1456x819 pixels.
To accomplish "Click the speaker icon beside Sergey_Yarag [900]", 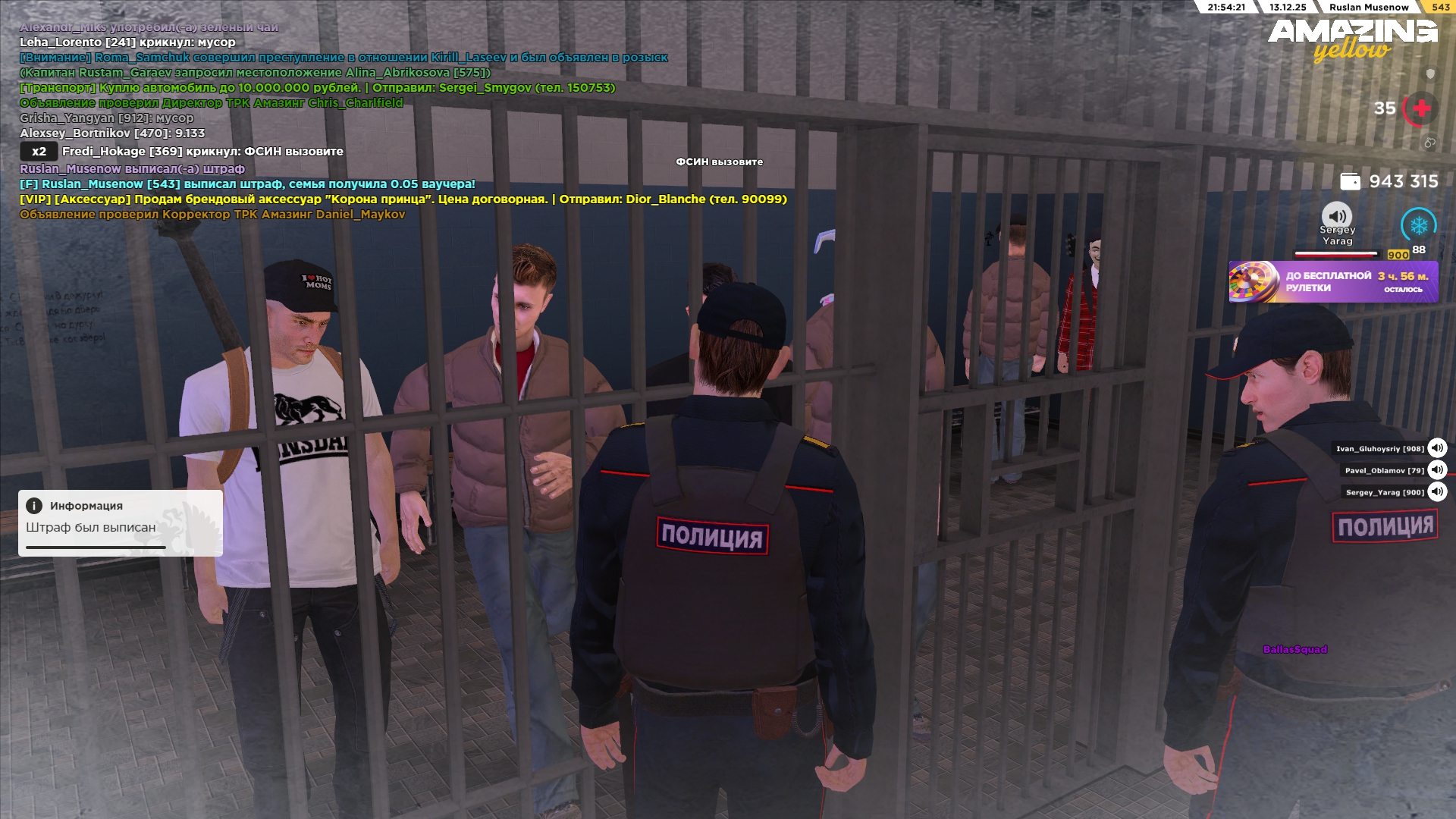I will (x=1437, y=492).
